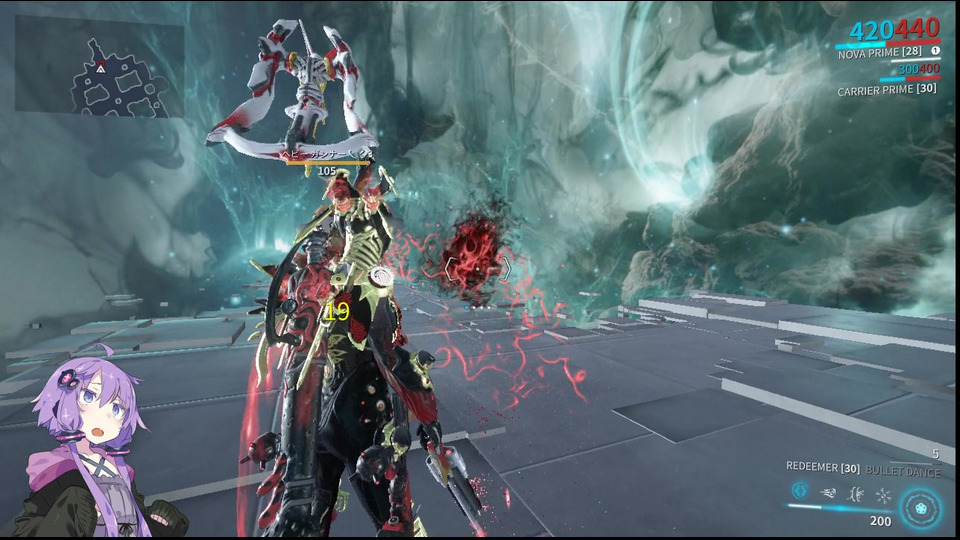Select the Worm Hole ability icon
The image size is (960, 540).
pos(855,493)
